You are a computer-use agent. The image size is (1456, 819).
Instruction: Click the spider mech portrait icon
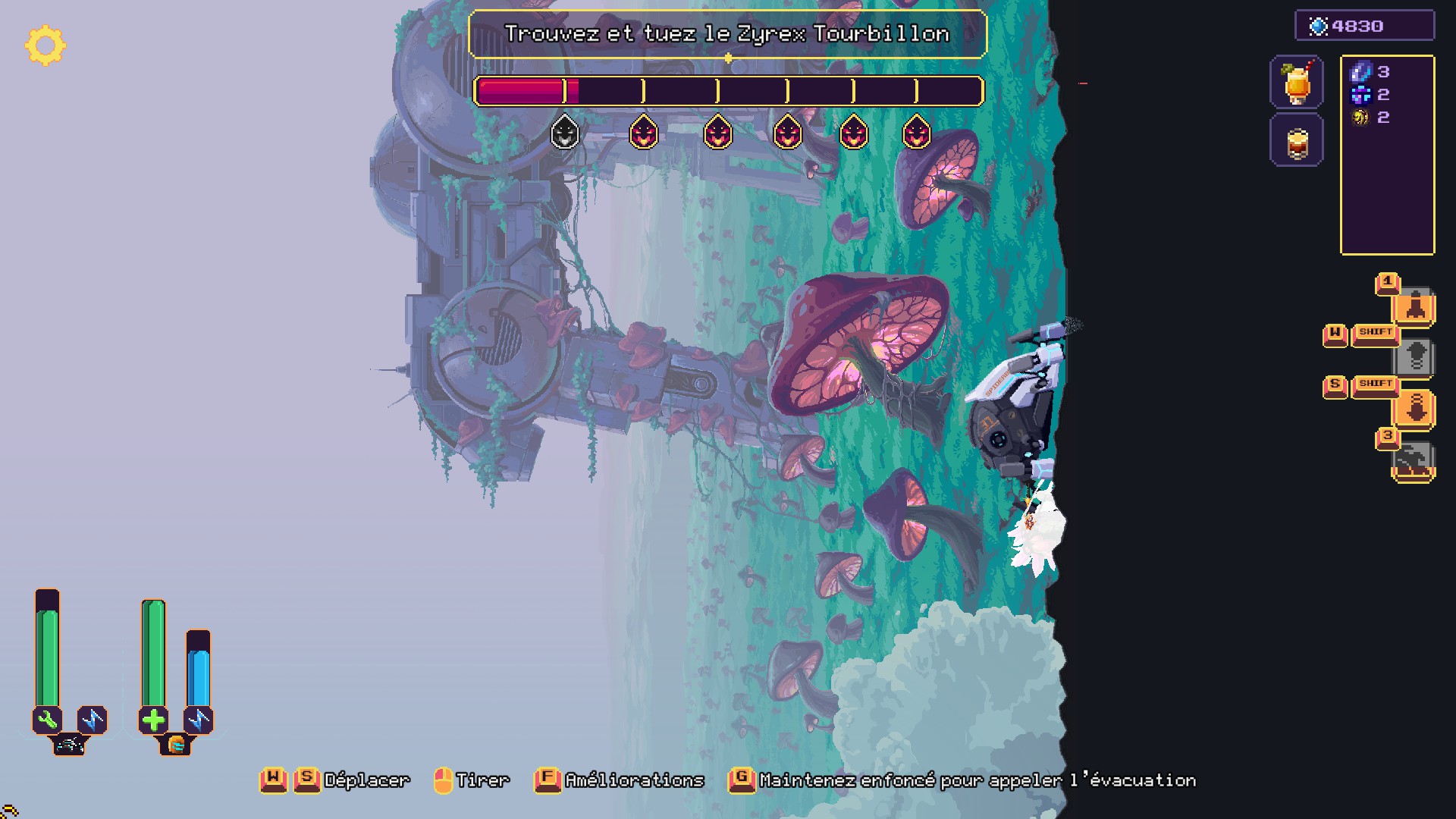[69, 745]
